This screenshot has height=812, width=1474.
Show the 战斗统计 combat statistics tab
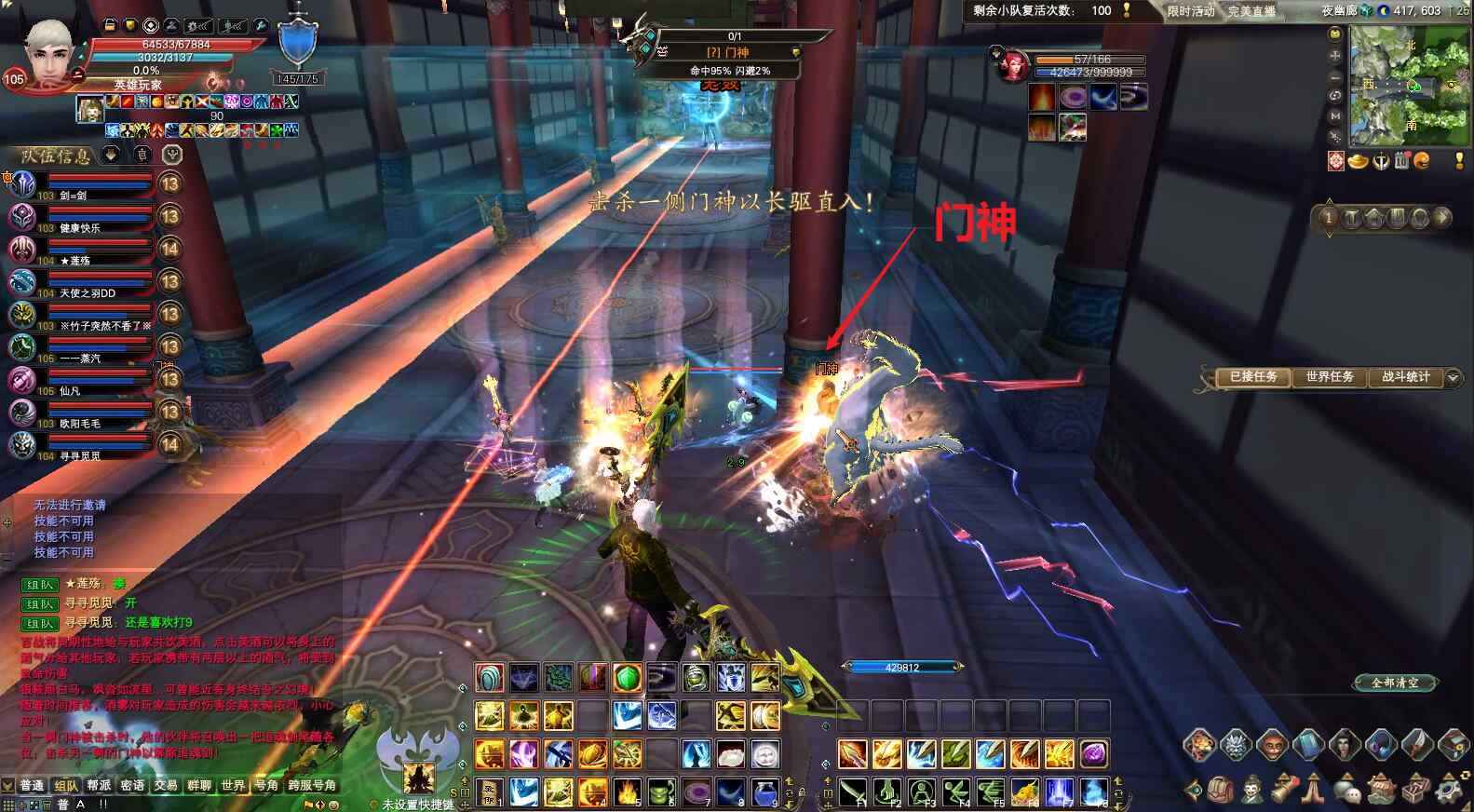[1404, 377]
